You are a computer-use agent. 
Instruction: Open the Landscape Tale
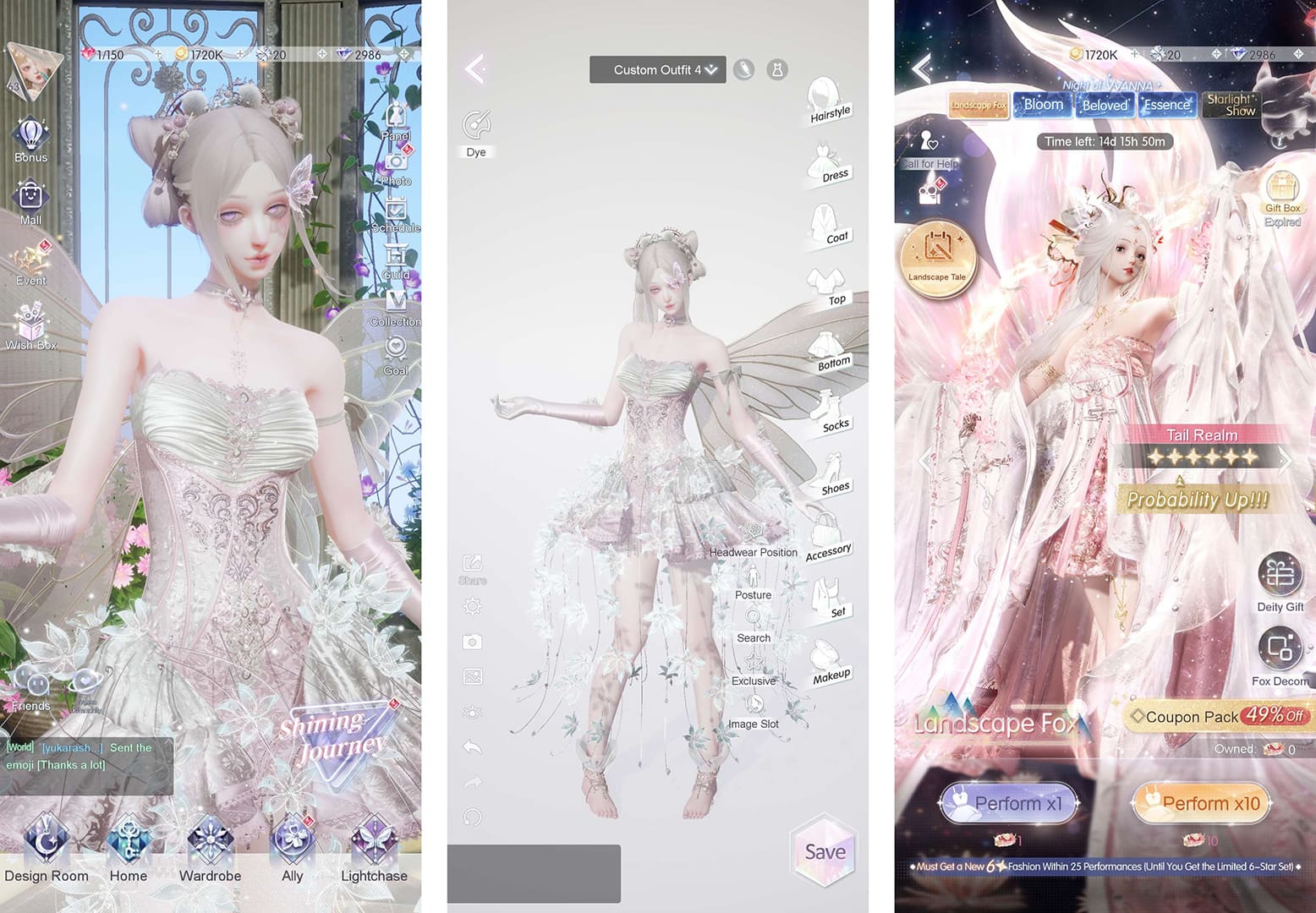click(939, 260)
